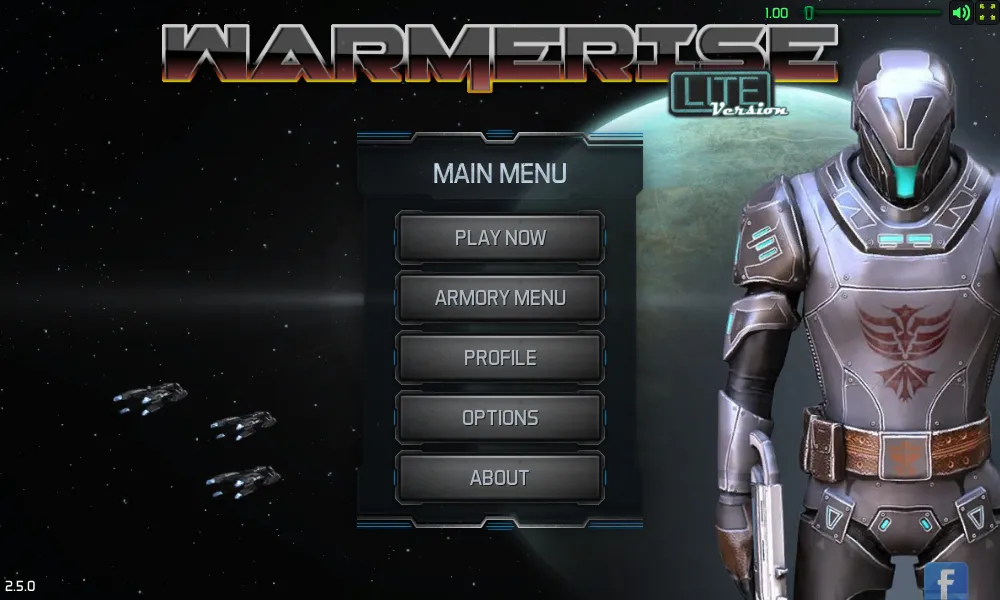1000x600 pixels.
Task: Start playing with Play Now
Action: point(500,238)
